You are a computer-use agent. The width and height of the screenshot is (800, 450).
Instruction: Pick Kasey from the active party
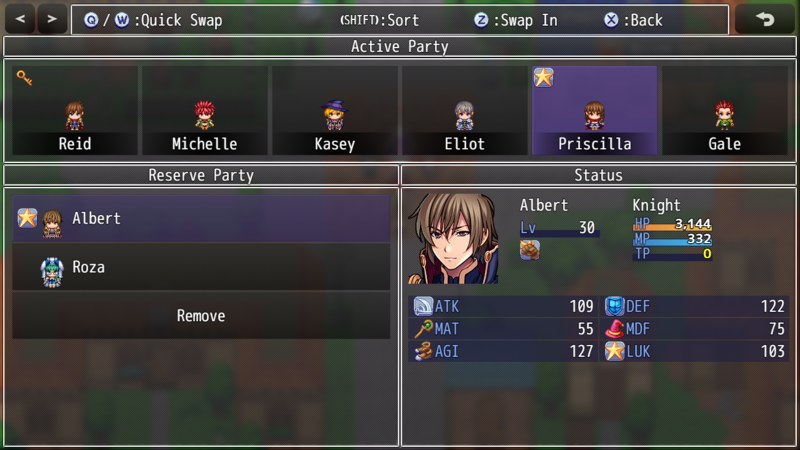pos(334,111)
